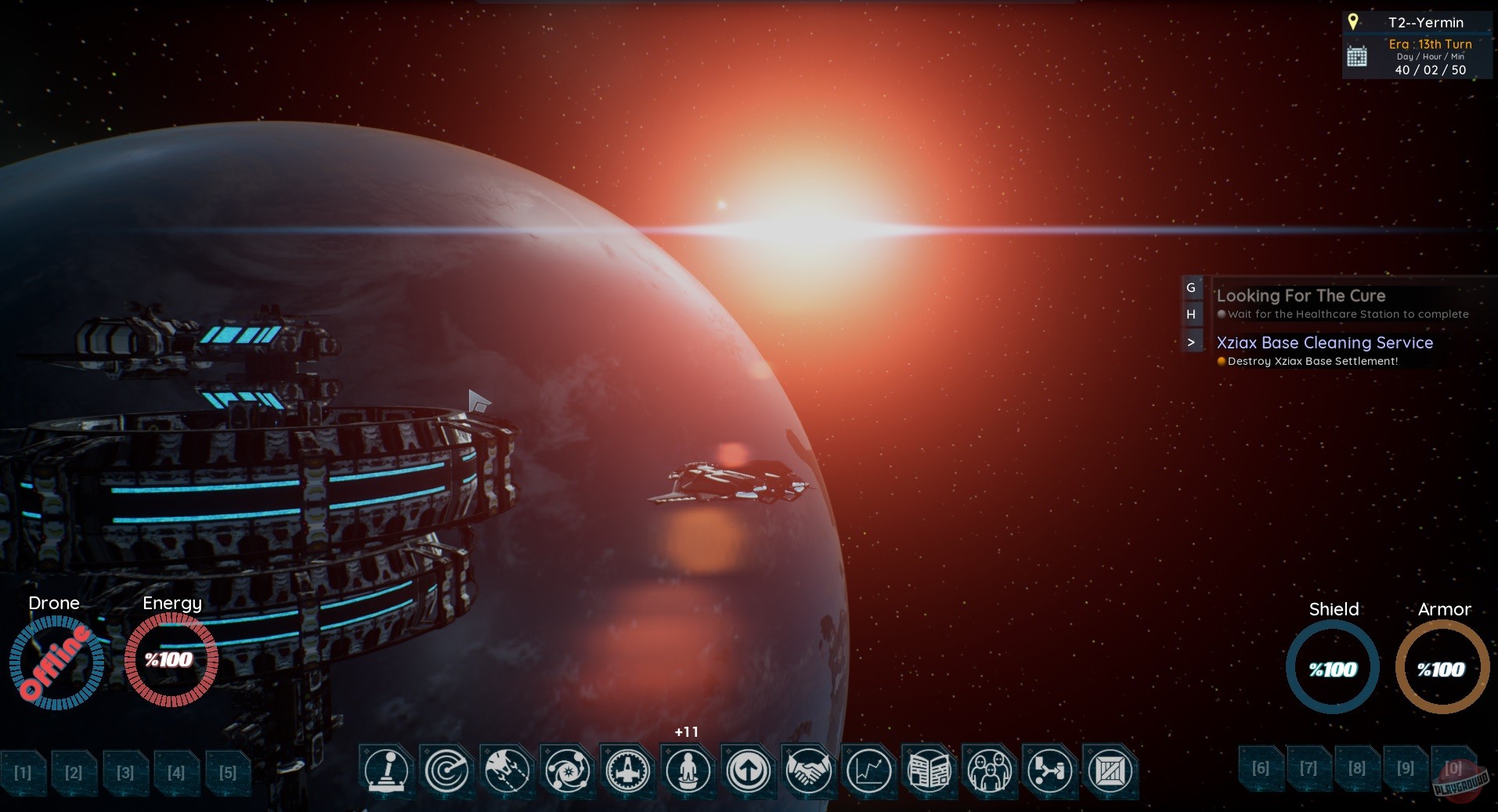This screenshot has height=812, width=1498.
Task: Select the Xziax Base Cleaning Service quest
Action: [1325, 343]
